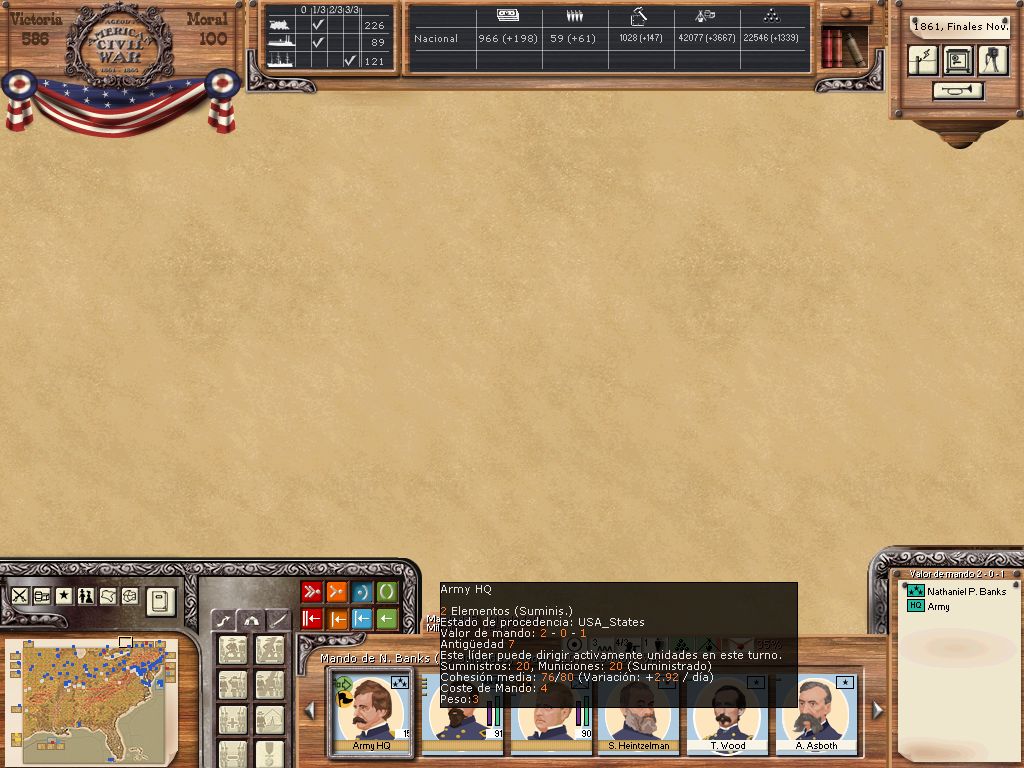This screenshot has width=1024, height=768.
Task: Activate the crossed swords map filter
Action: (20, 595)
